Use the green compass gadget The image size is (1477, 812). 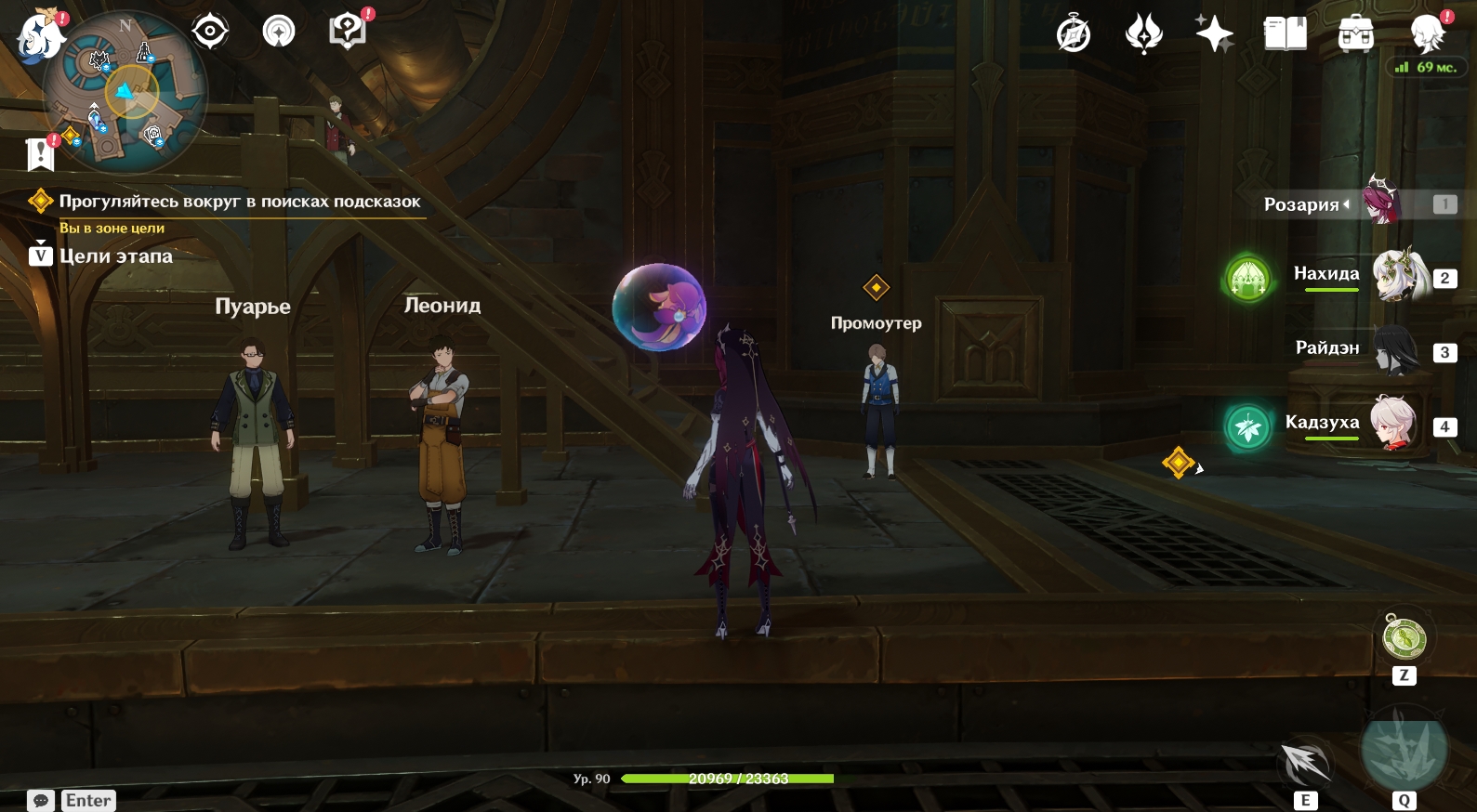[1404, 638]
